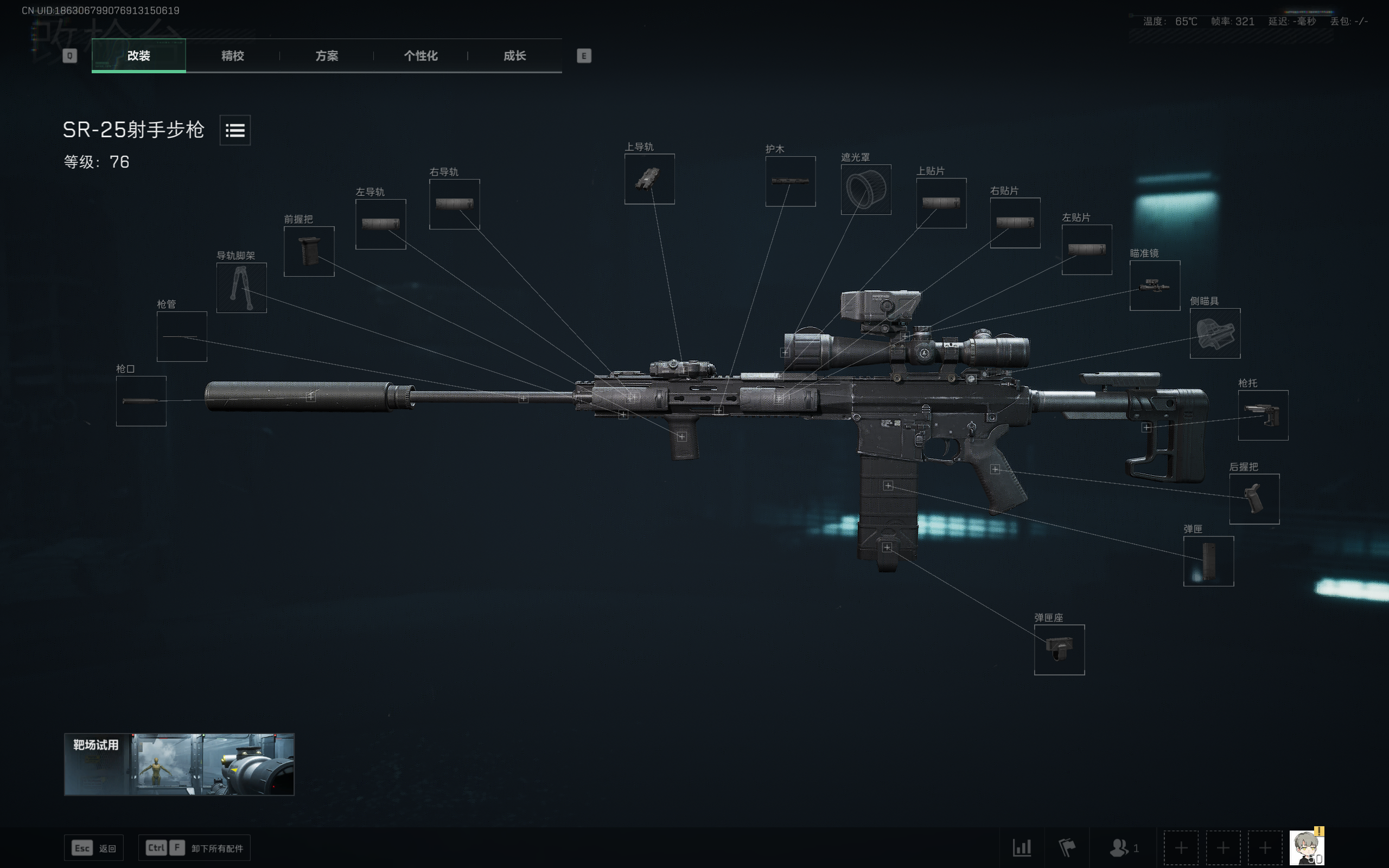Image resolution: width=1389 pixels, height=868 pixels.
Task: Select the 枪口 muzzle attachment slot
Action: click(141, 400)
